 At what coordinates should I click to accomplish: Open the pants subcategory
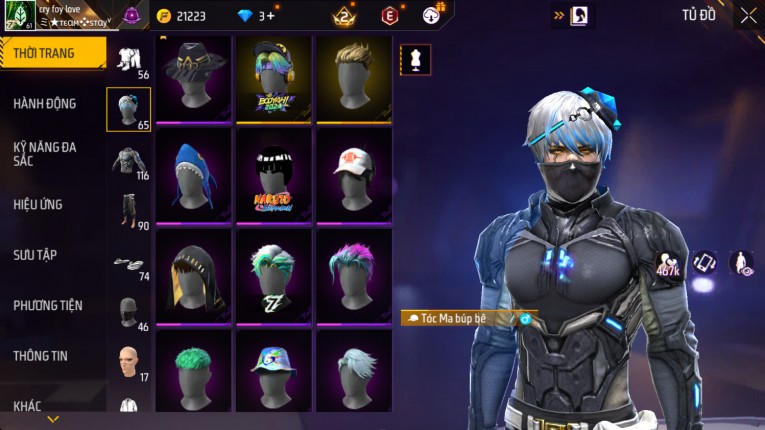(128, 212)
